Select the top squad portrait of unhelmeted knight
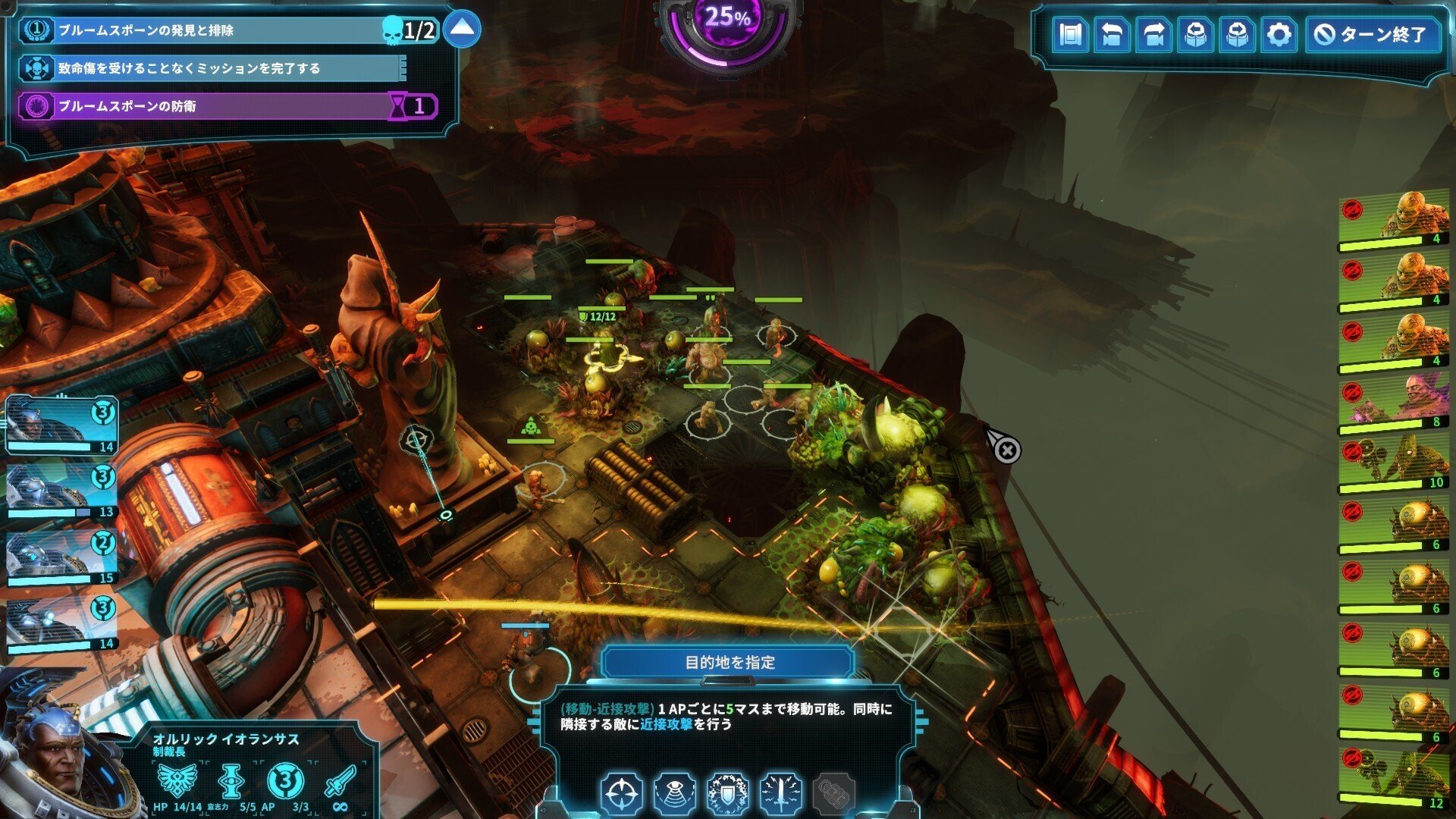This screenshot has width=1456, height=819. click(x=61, y=423)
